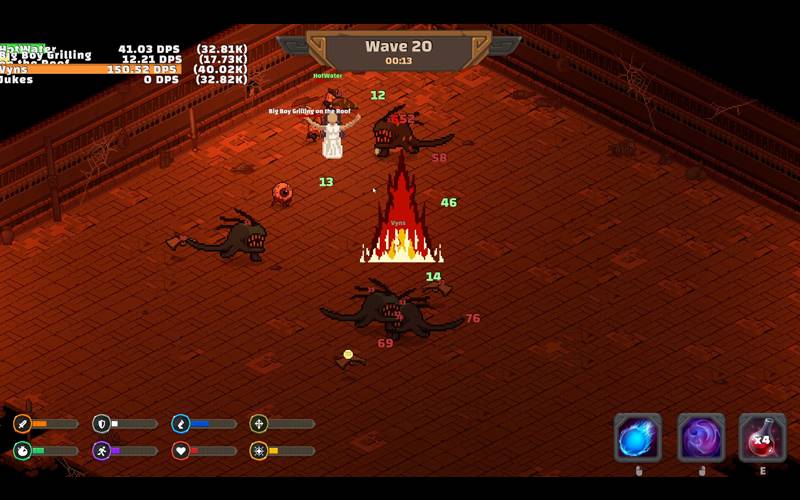800x500 pixels.
Task: Click the sword attack stat icon
Action: click(22, 424)
